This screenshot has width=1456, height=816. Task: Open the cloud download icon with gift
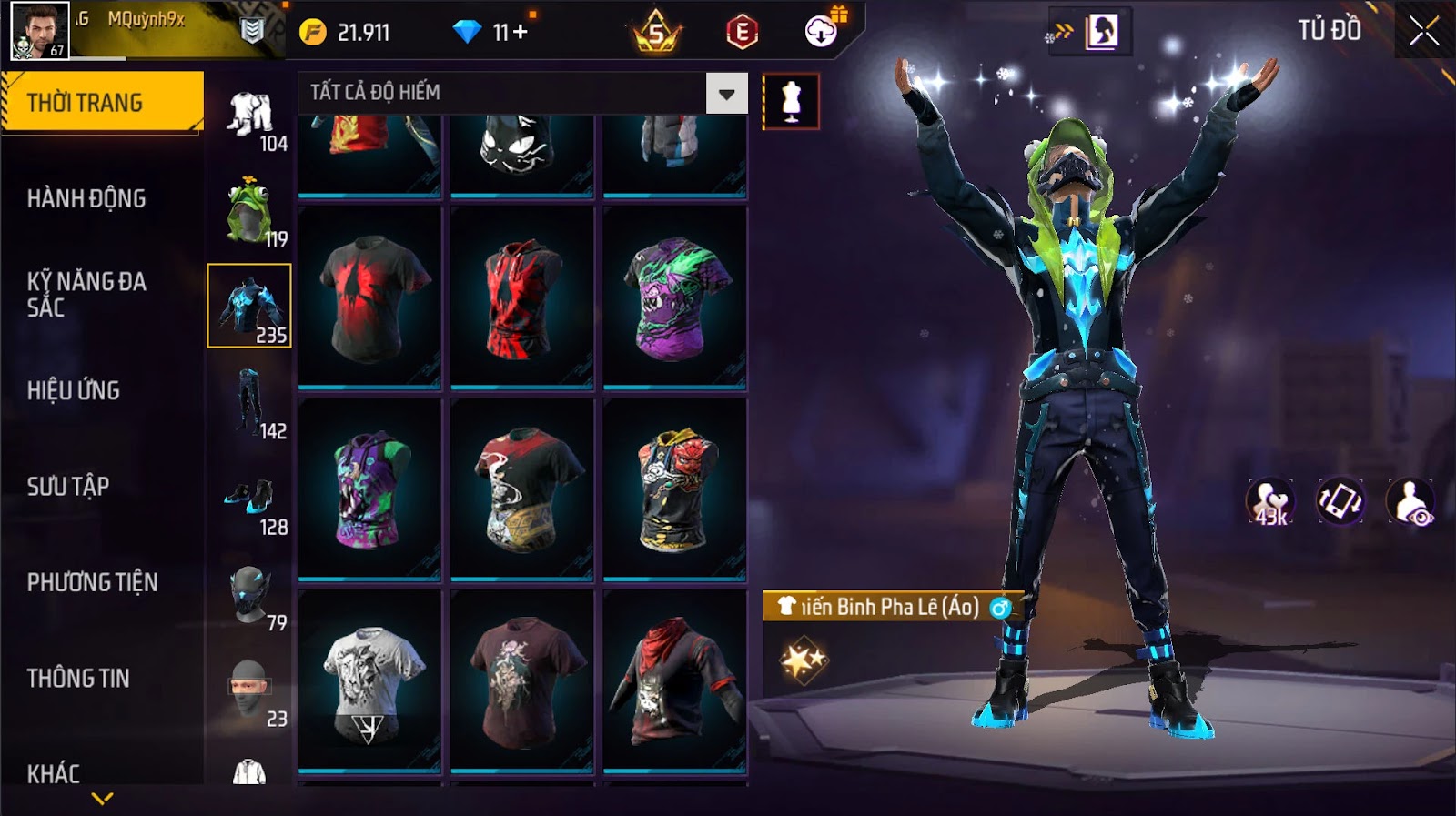[x=823, y=31]
